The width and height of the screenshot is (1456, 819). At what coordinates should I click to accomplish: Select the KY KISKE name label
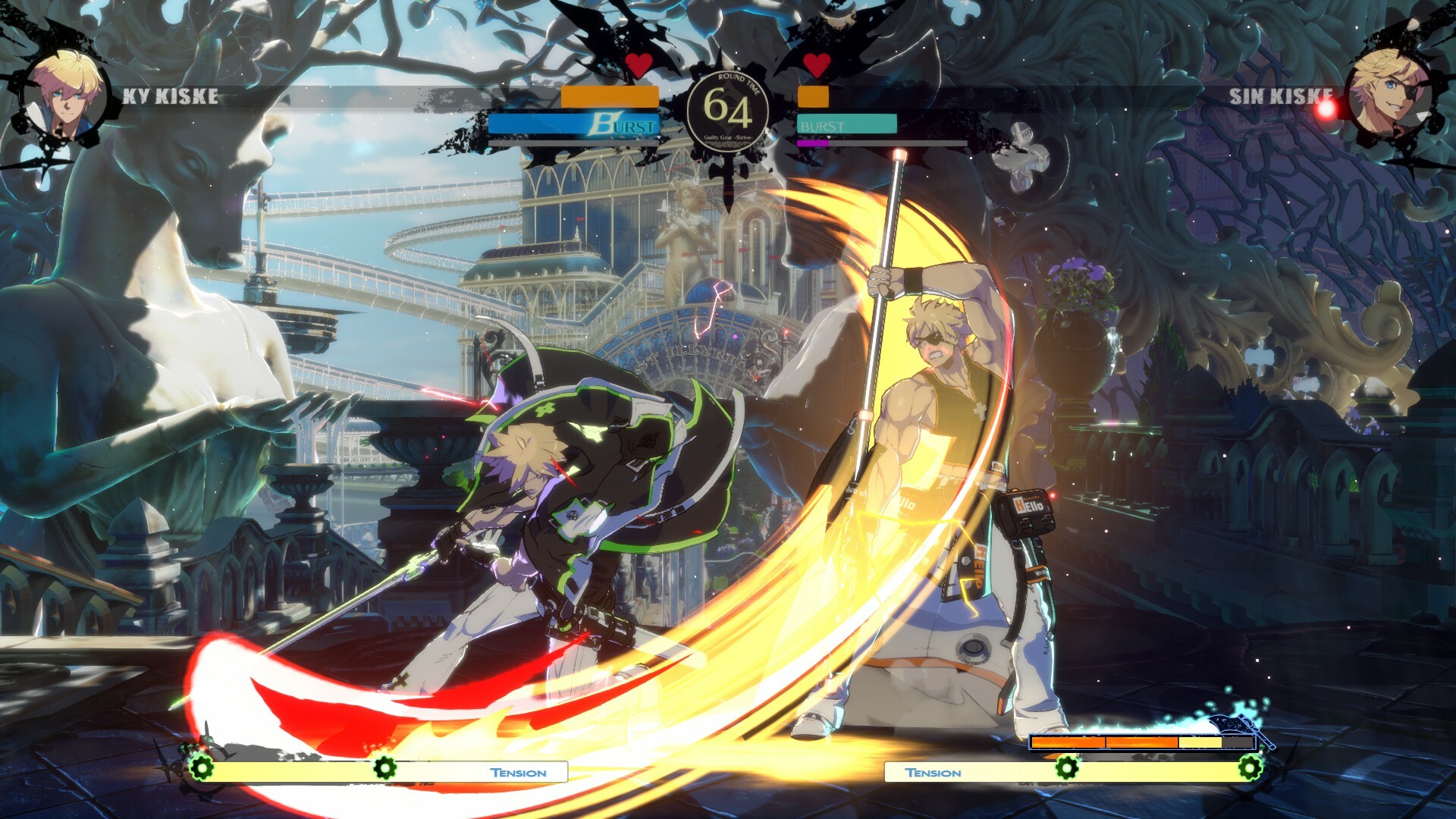168,97
